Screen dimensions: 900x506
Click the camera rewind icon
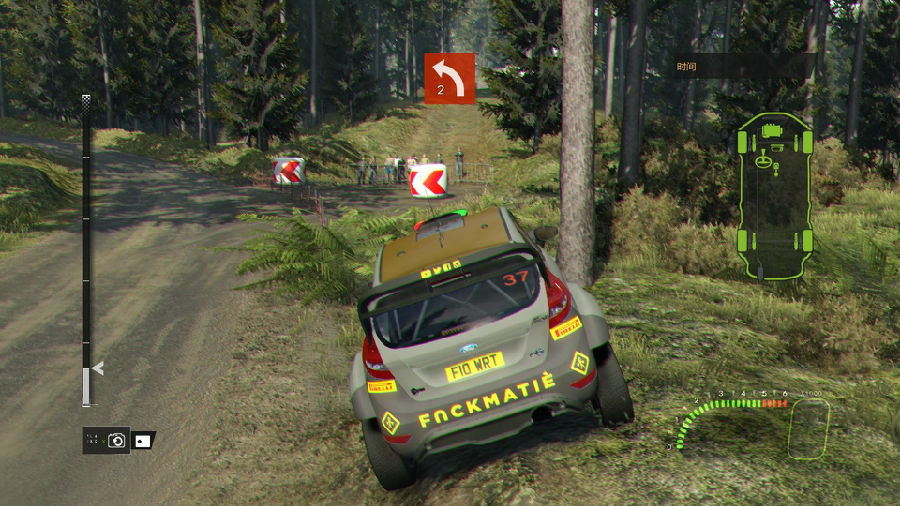click(x=117, y=440)
